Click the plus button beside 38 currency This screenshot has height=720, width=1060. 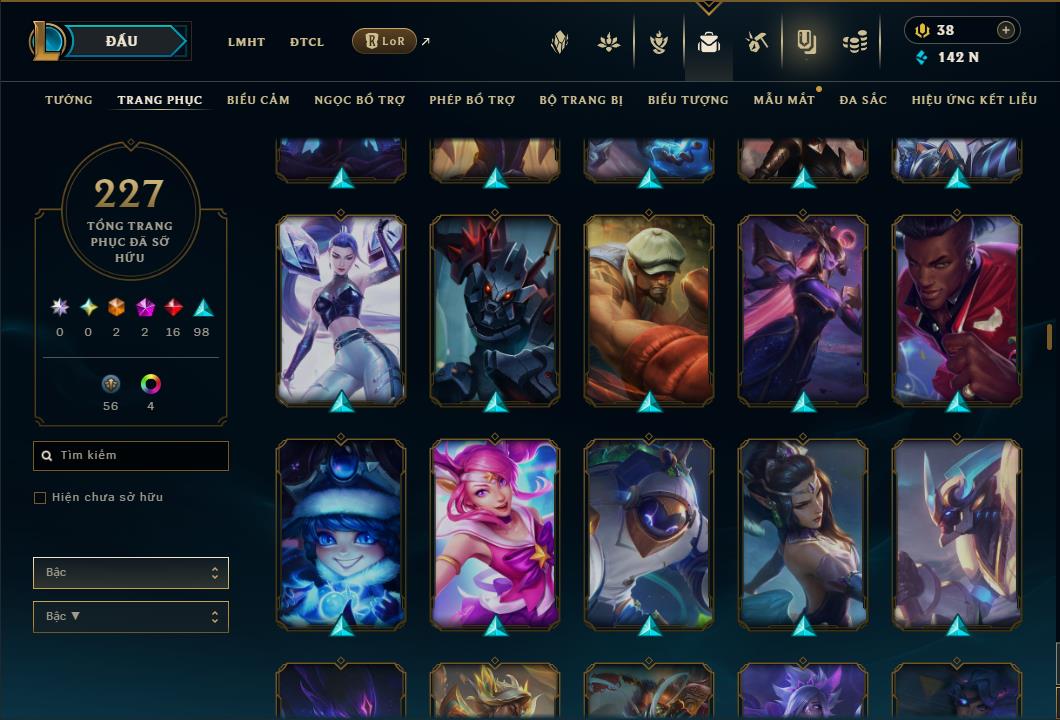[x=1006, y=30]
